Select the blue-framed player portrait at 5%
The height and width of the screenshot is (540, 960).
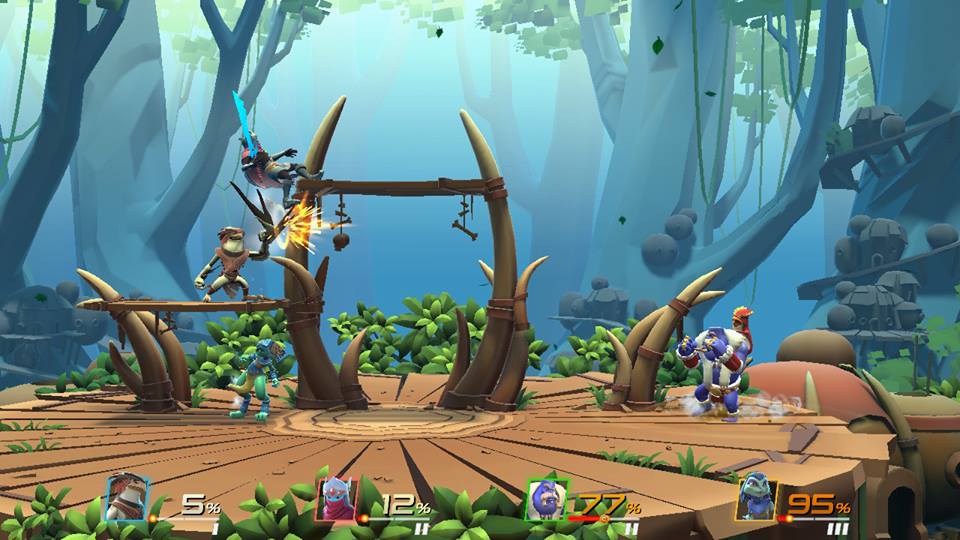(127, 497)
